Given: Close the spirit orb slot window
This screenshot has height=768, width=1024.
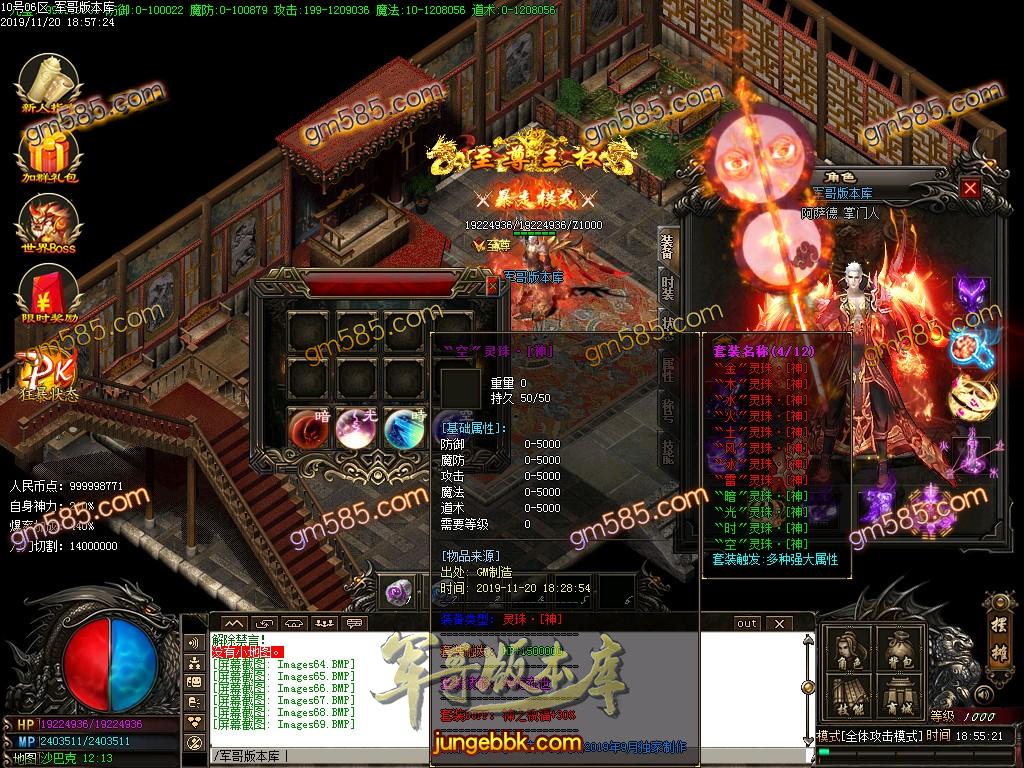Looking at the screenshot, I should pyautogui.click(x=492, y=286).
